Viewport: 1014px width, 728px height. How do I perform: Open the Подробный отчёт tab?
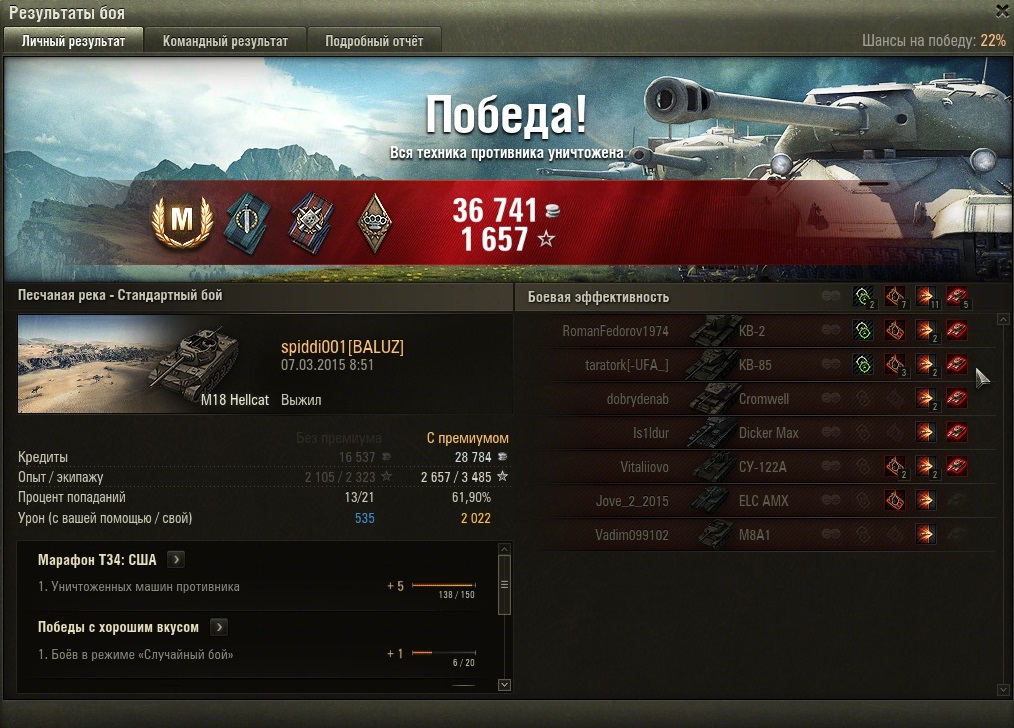click(373, 41)
